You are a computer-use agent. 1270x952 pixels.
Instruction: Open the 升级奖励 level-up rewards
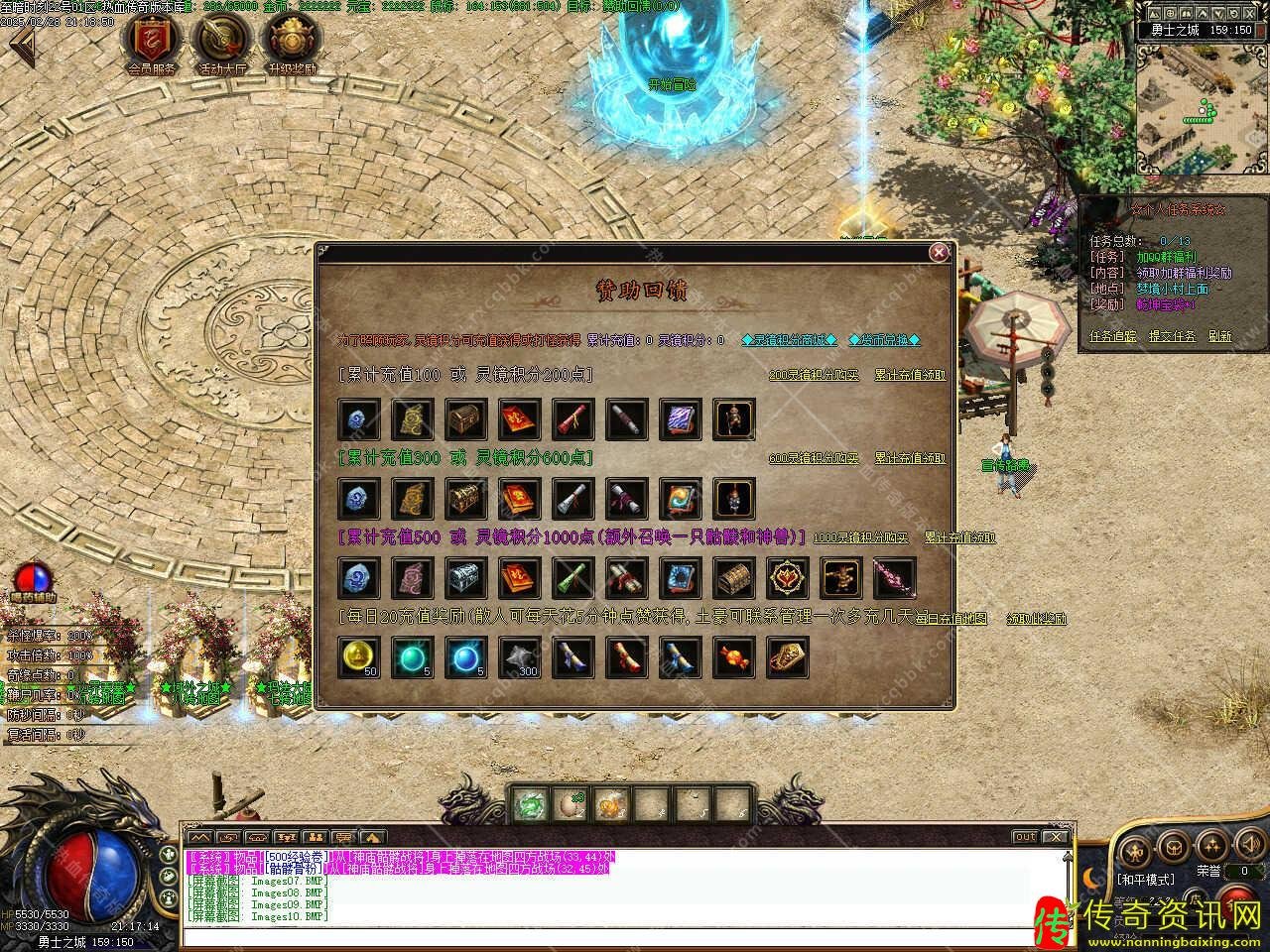291,42
